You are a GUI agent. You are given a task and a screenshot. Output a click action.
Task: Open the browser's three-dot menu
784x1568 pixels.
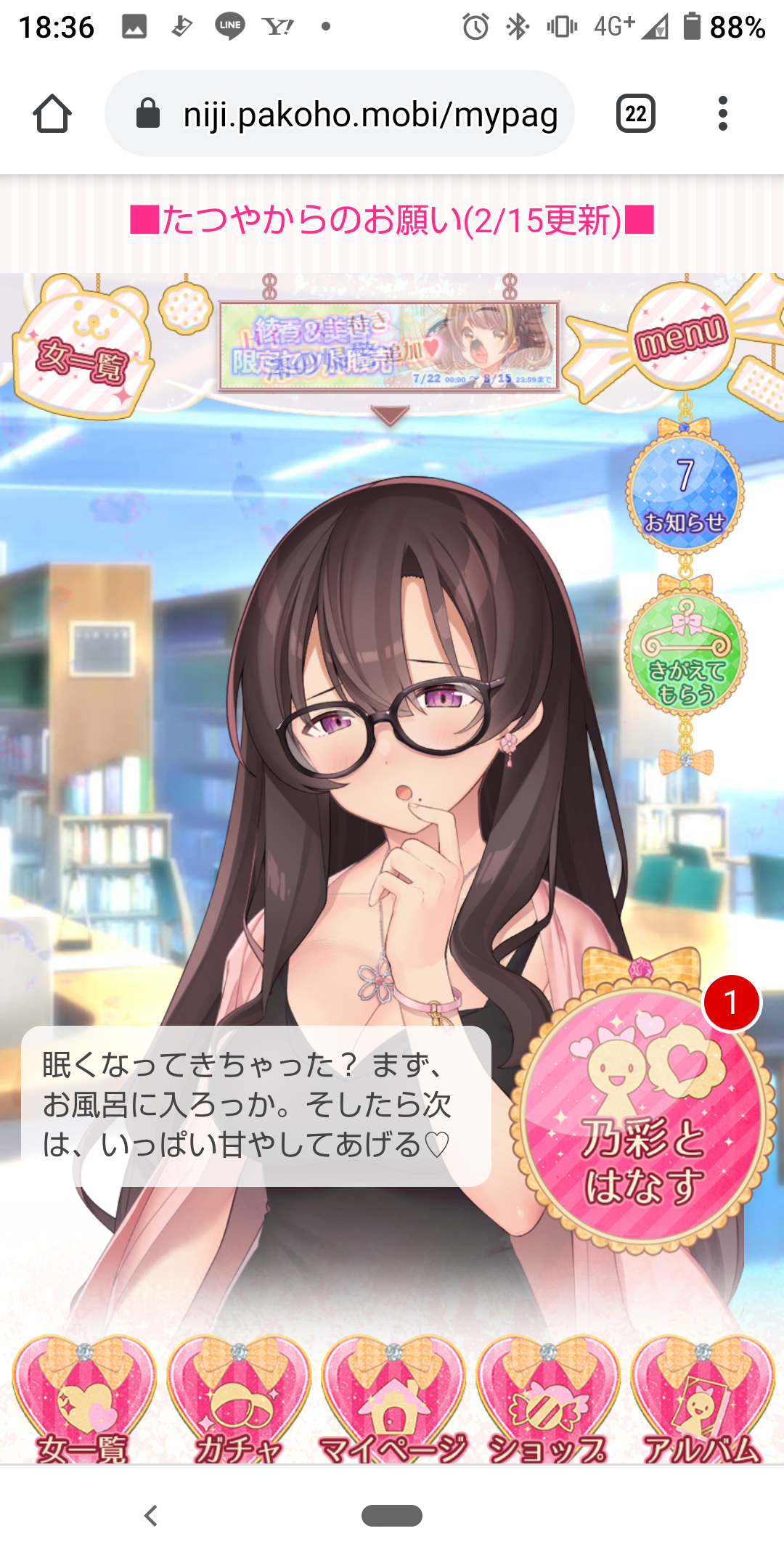[x=722, y=114]
